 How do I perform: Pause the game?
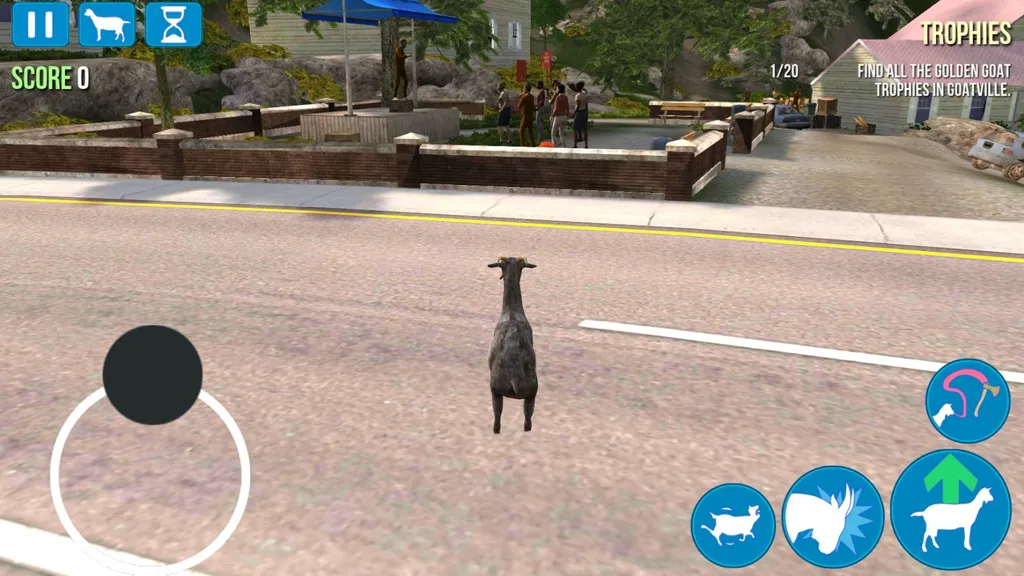[41, 24]
